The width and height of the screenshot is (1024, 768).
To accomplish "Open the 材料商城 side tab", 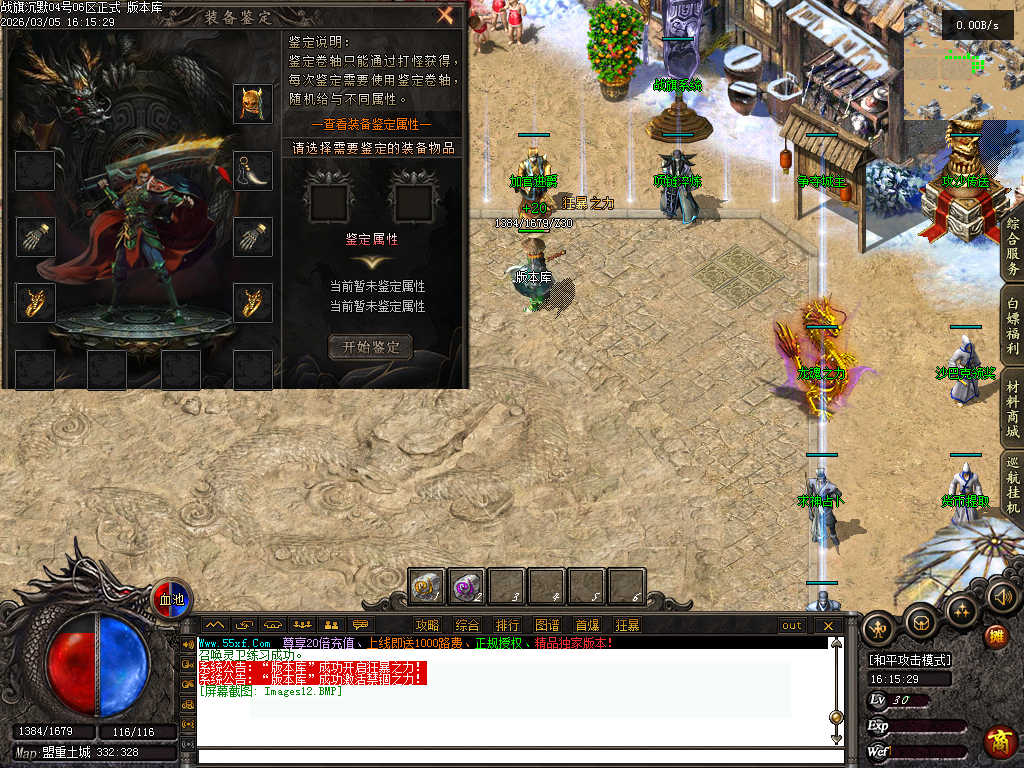I will (x=1012, y=410).
